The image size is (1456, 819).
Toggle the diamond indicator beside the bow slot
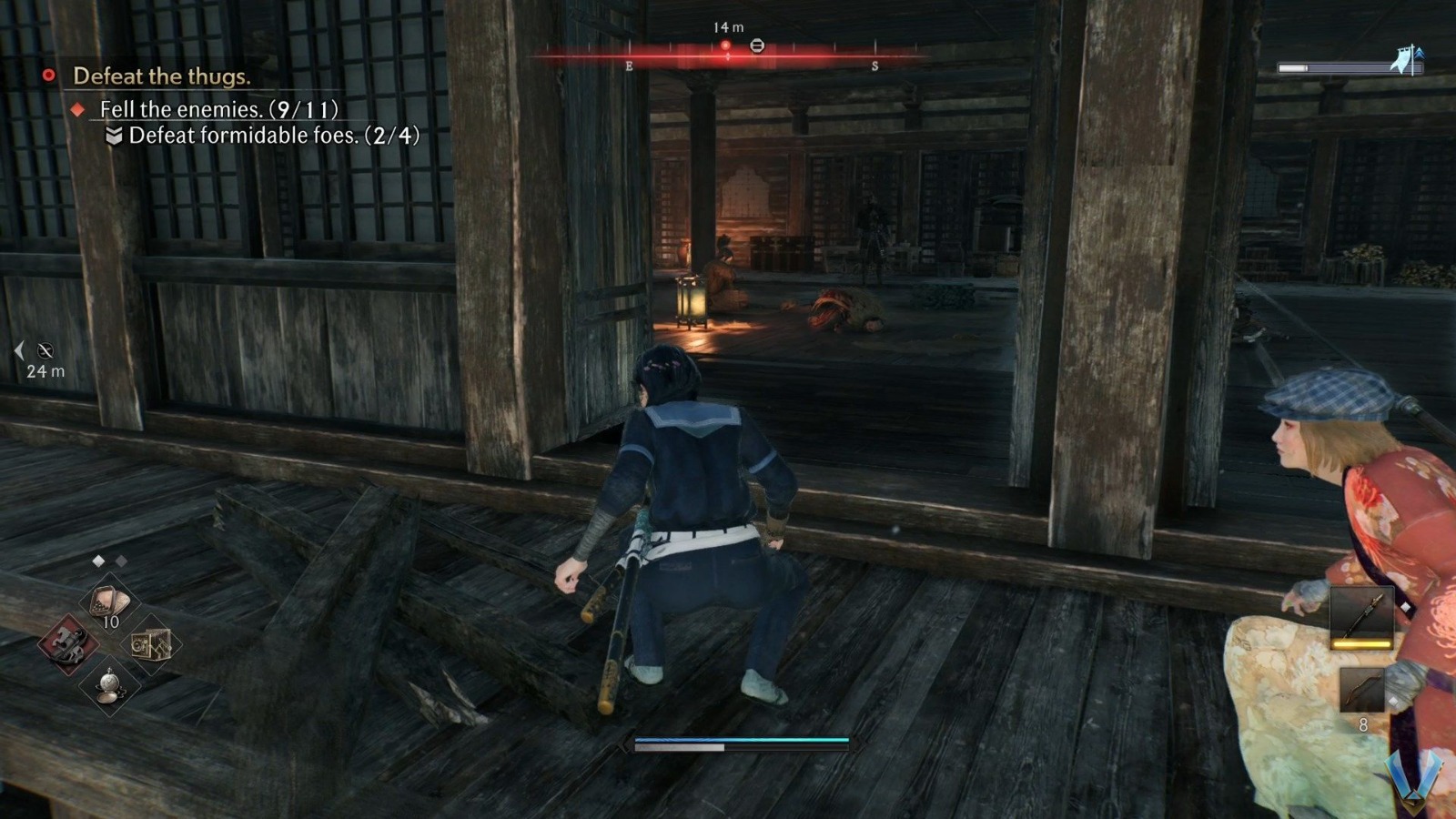(x=1394, y=701)
